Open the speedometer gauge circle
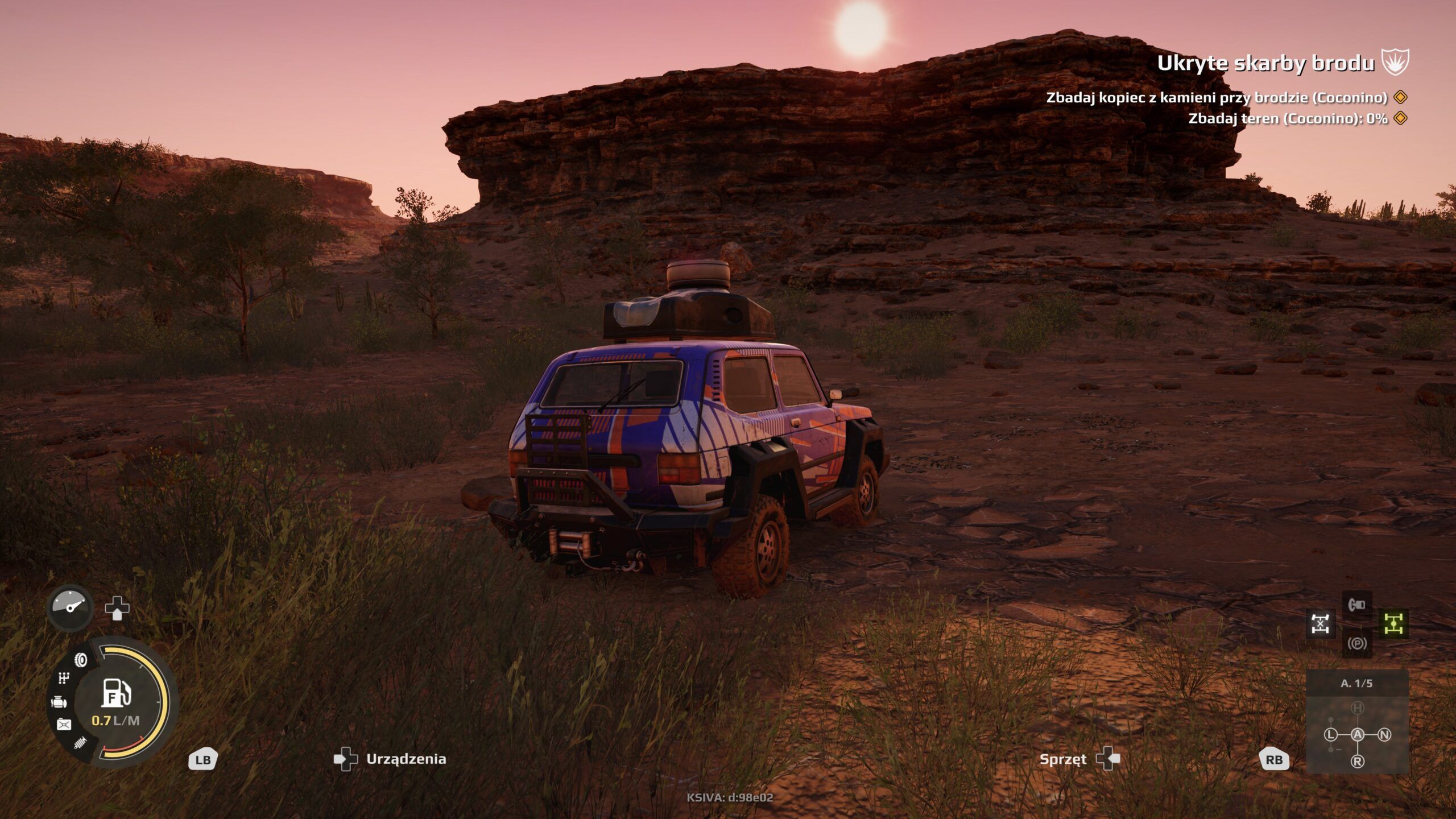Viewport: 1456px width, 819px height. point(69,608)
